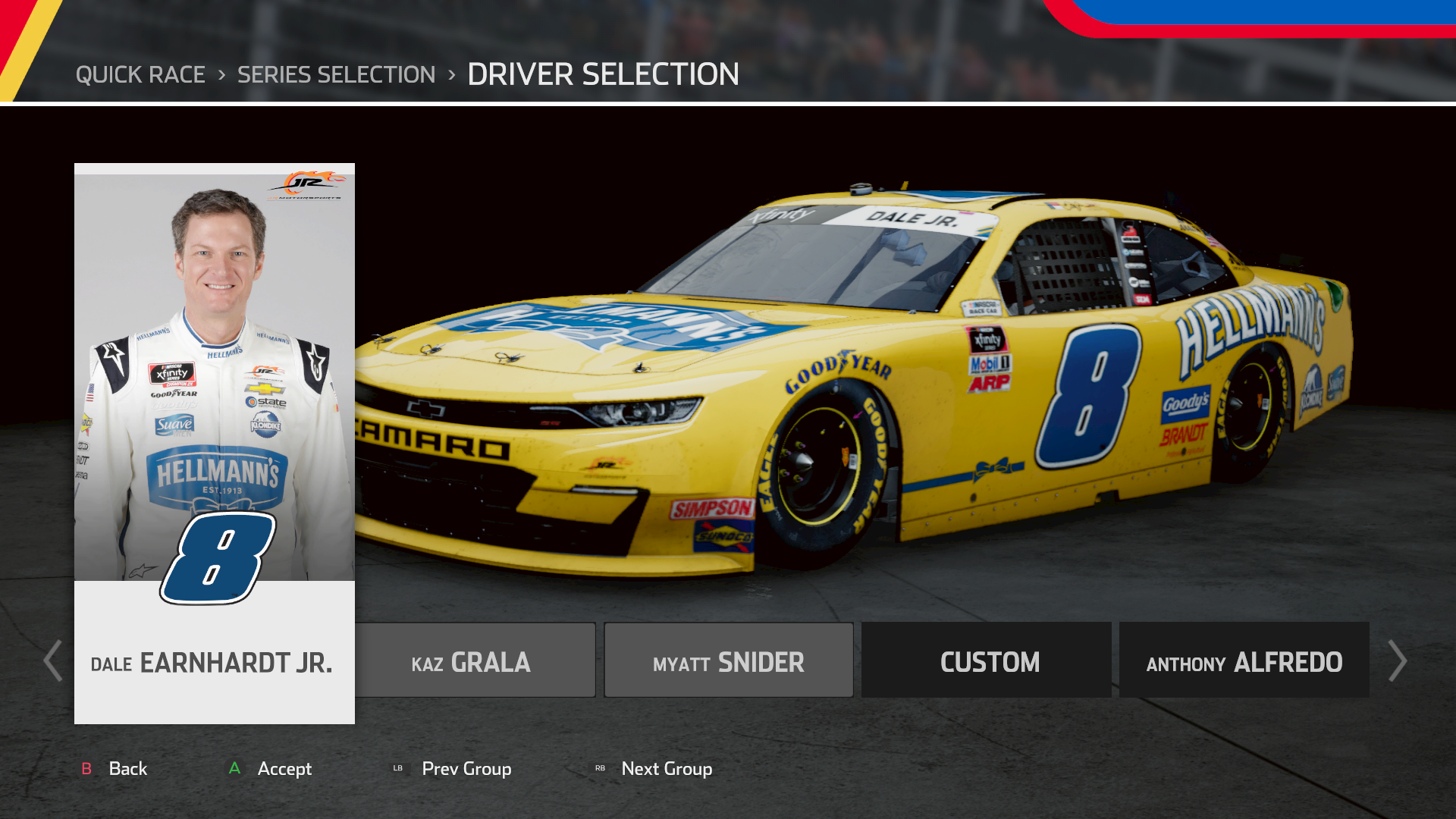
Task: Jump to the Next Group of drivers
Action: [666, 769]
